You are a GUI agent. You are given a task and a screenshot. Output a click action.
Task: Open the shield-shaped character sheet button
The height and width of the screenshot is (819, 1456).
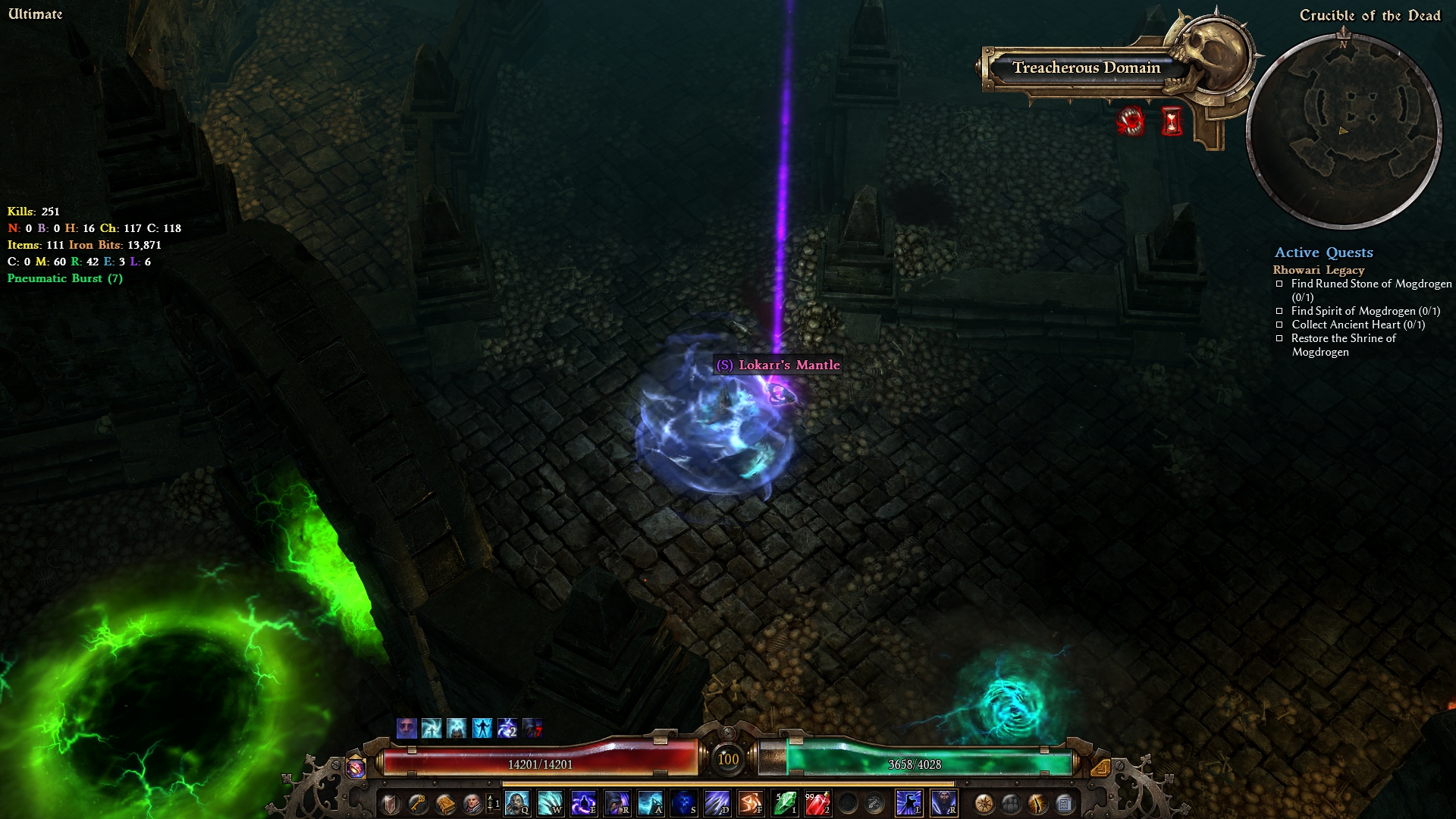pos(391,803)
